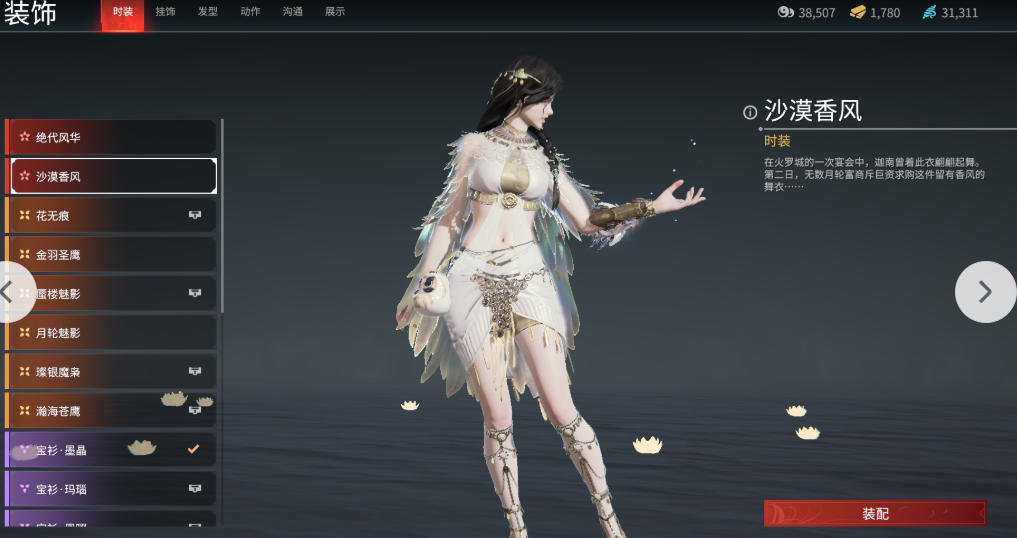This screenshot has width=1017, height=538.
Task: Switch to the 时装 tab
Action: tap(122, 12)
